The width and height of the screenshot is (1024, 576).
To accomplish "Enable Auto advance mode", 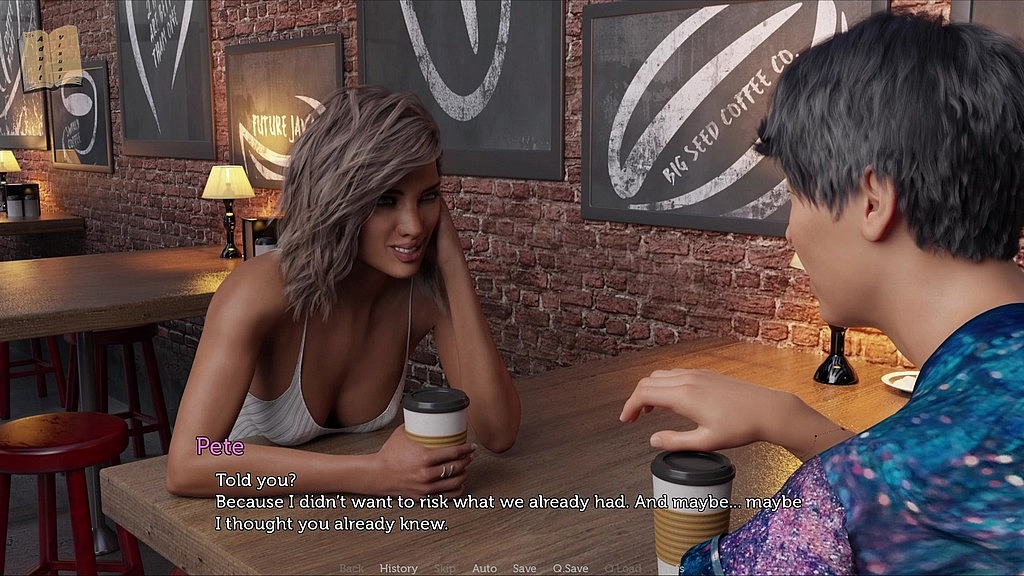I will (484, 568).
